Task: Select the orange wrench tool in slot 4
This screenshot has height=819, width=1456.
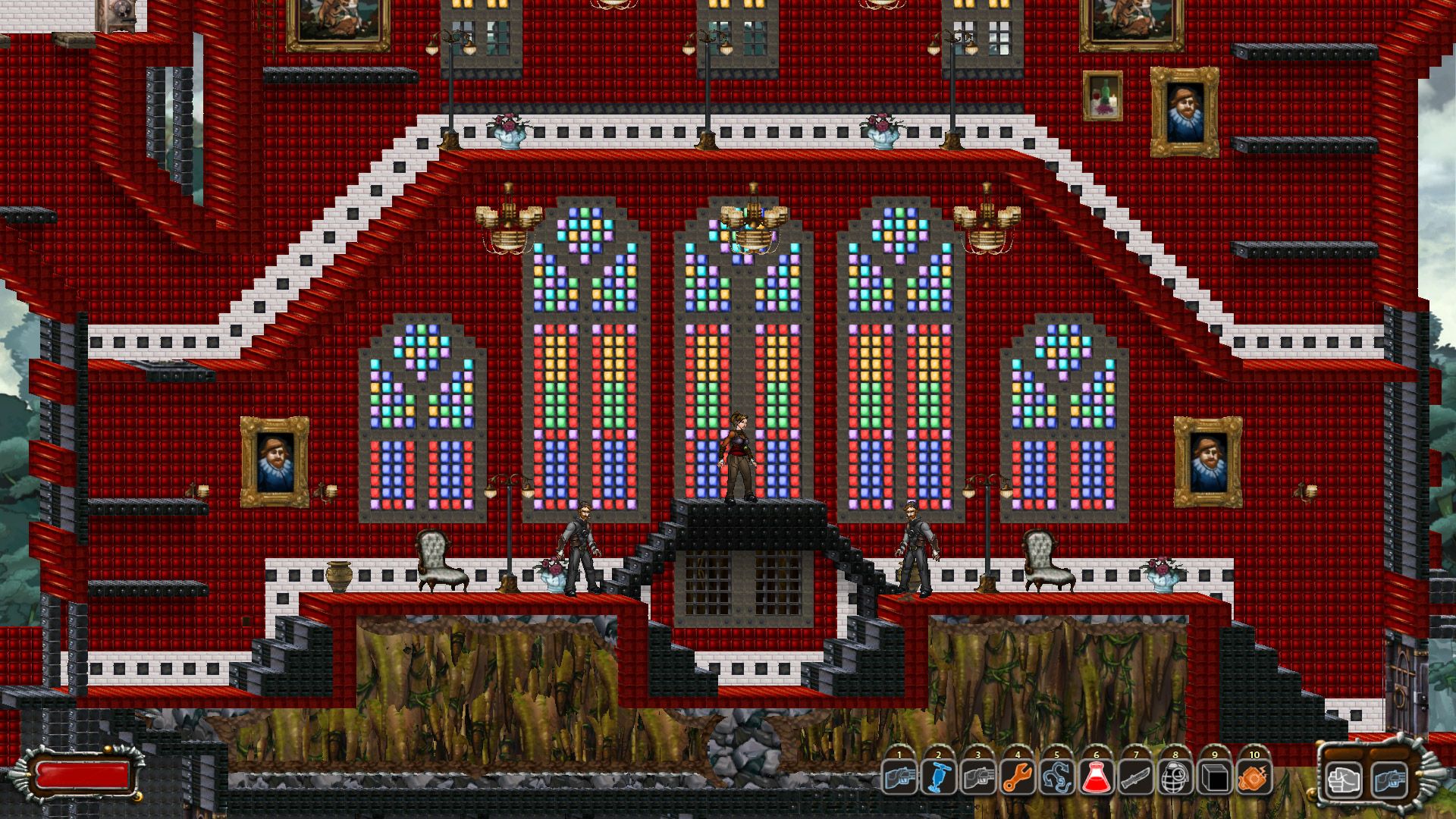Action: [x=1018, y=777]
